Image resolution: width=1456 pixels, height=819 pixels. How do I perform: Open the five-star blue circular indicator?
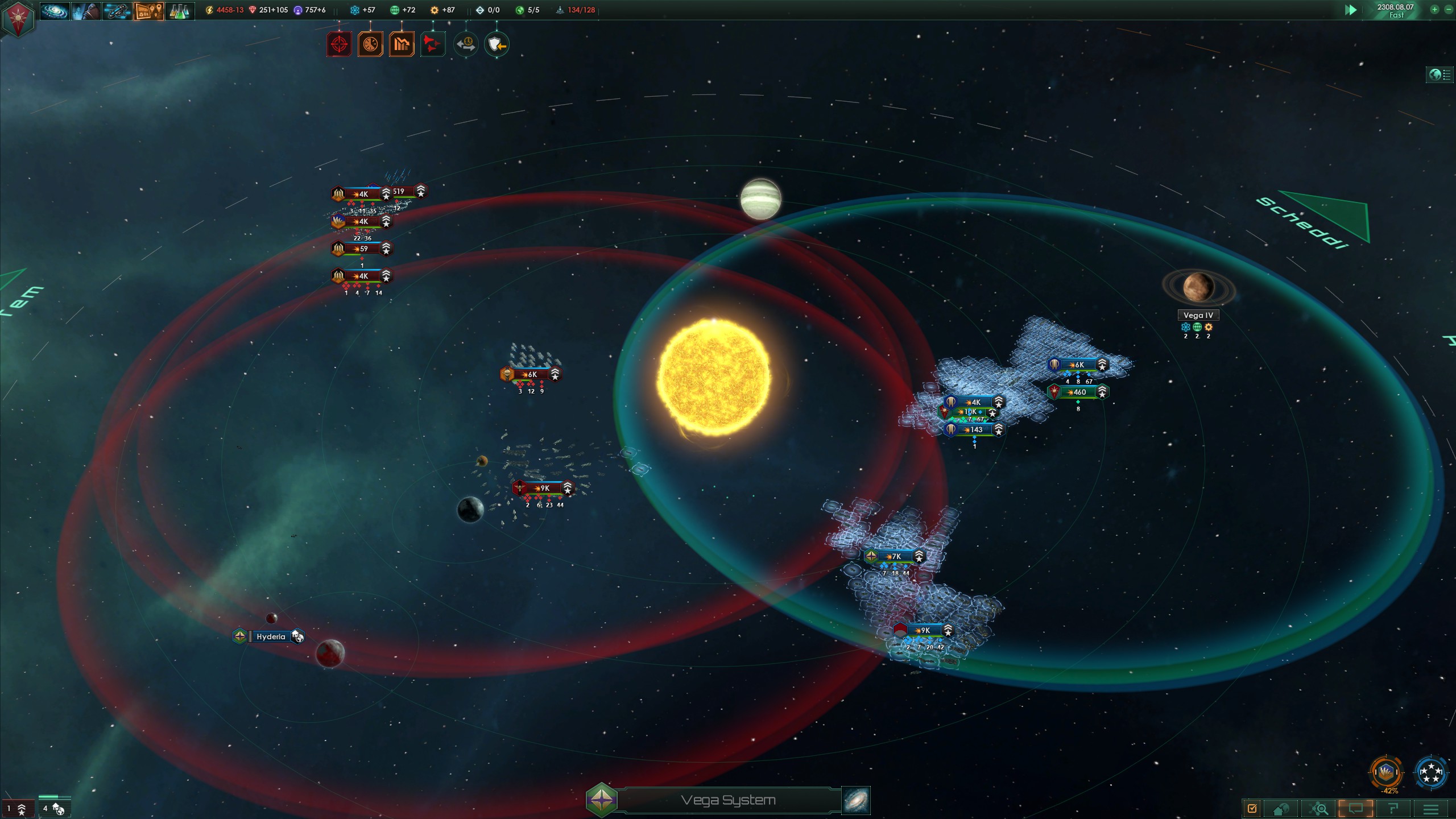pyautogui.click(x=1430, y=772)
